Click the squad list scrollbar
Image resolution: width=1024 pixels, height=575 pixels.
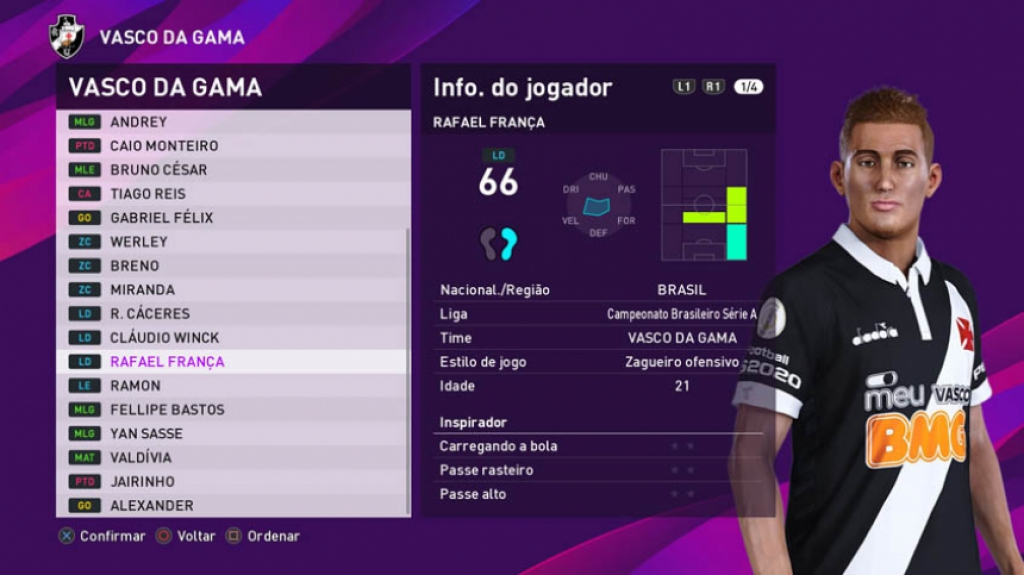[x=407, y=370]
